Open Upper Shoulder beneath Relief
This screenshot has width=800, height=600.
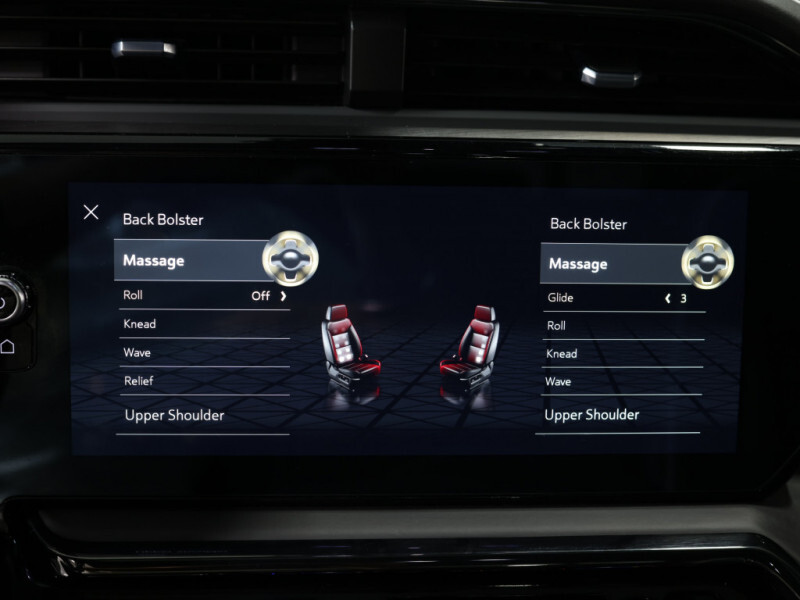[x=174, y=415]
